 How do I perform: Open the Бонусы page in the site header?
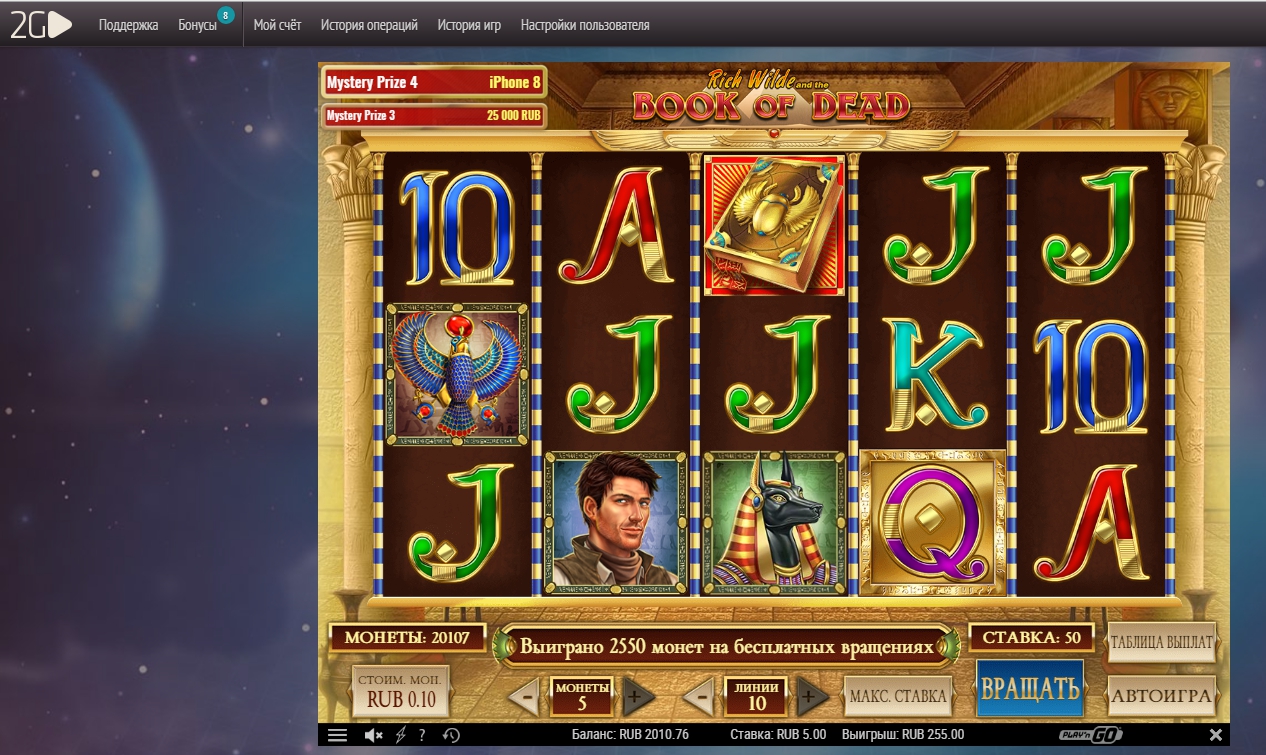pyautogui.click(x=197, y=25)
